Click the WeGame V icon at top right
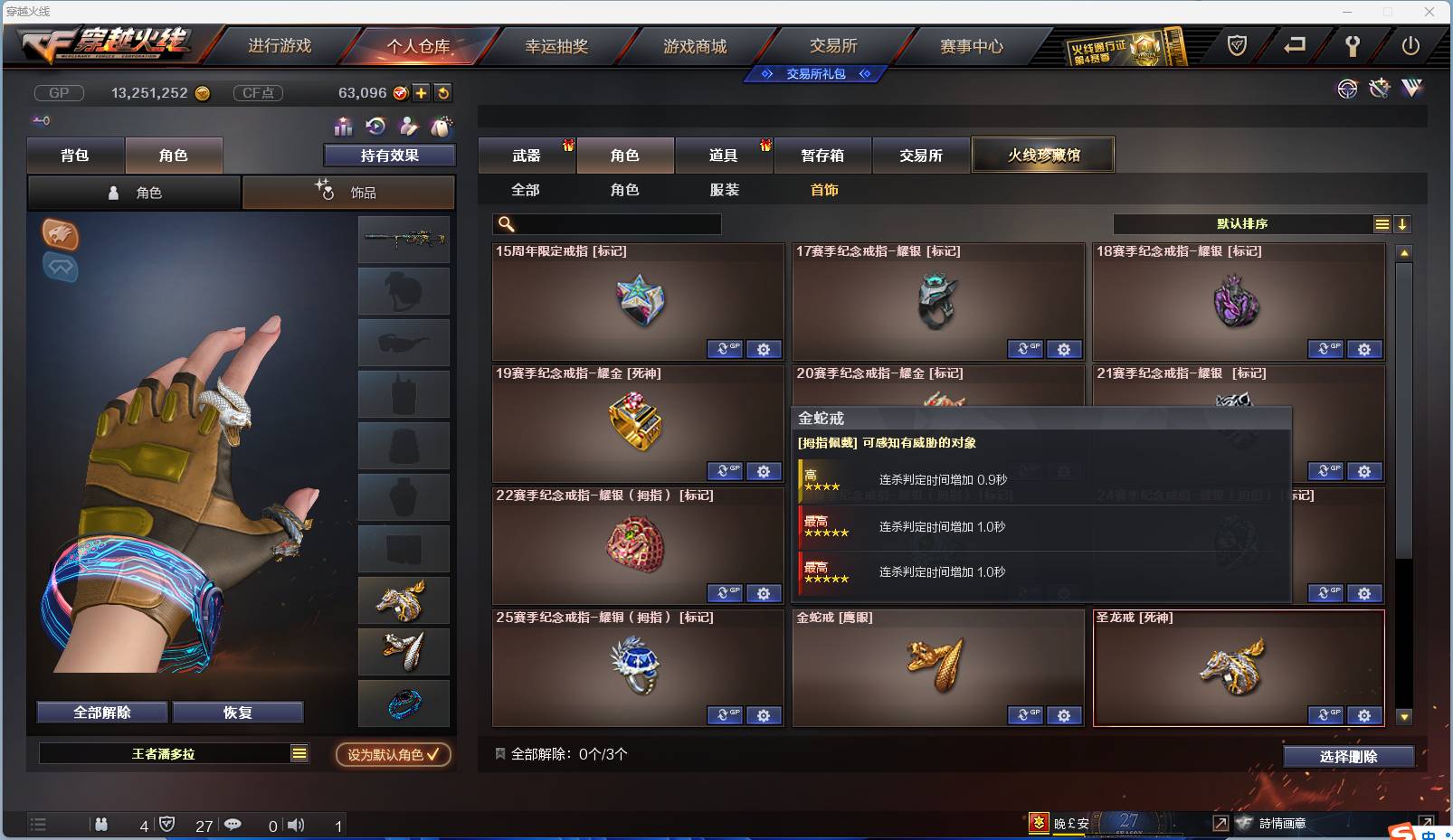This screenshot has height=840, width=1453. tap(1411, 89)
